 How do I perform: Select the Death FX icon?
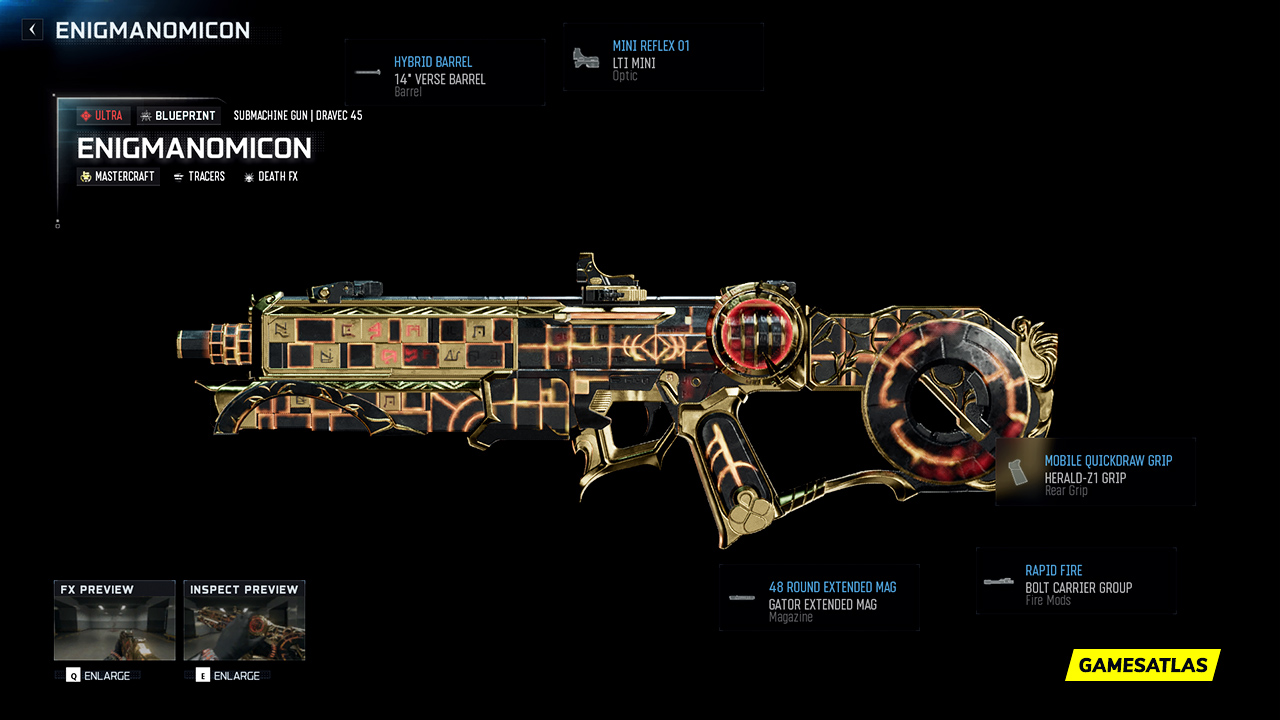(x=247, y=176)
